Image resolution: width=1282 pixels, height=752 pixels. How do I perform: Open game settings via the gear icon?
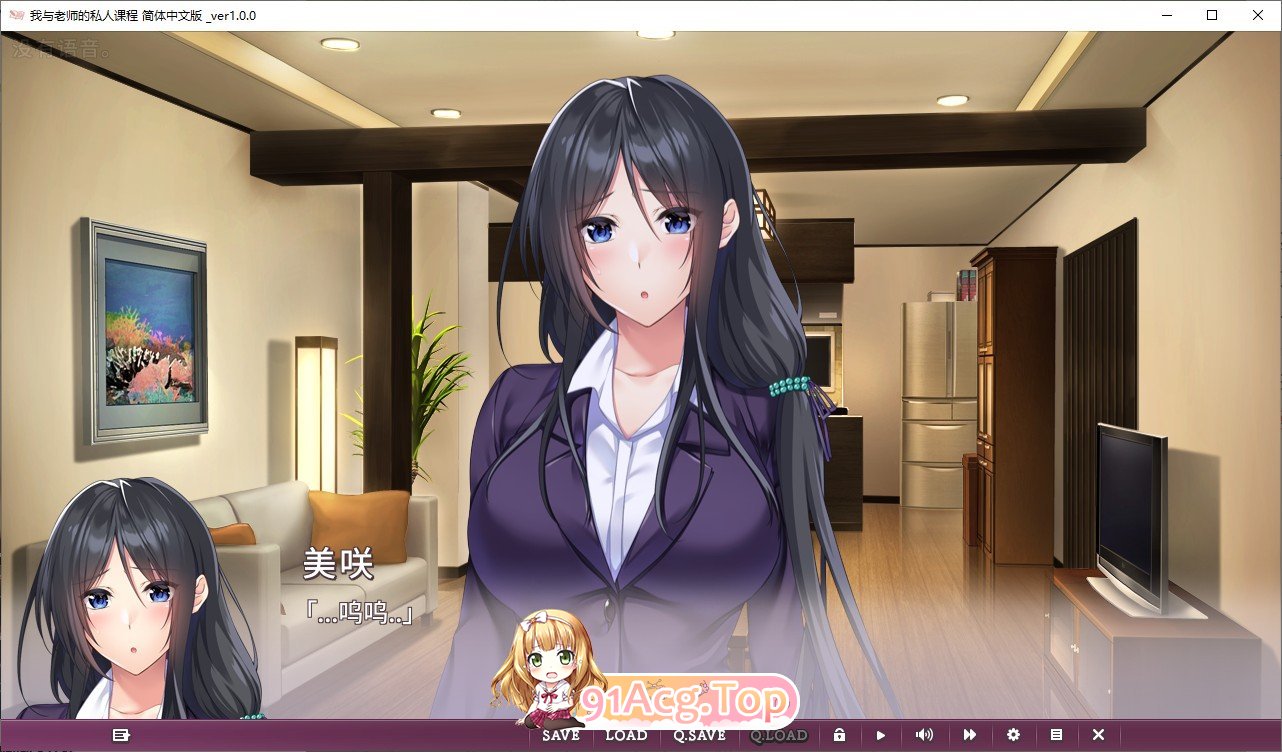[1014, 734]
